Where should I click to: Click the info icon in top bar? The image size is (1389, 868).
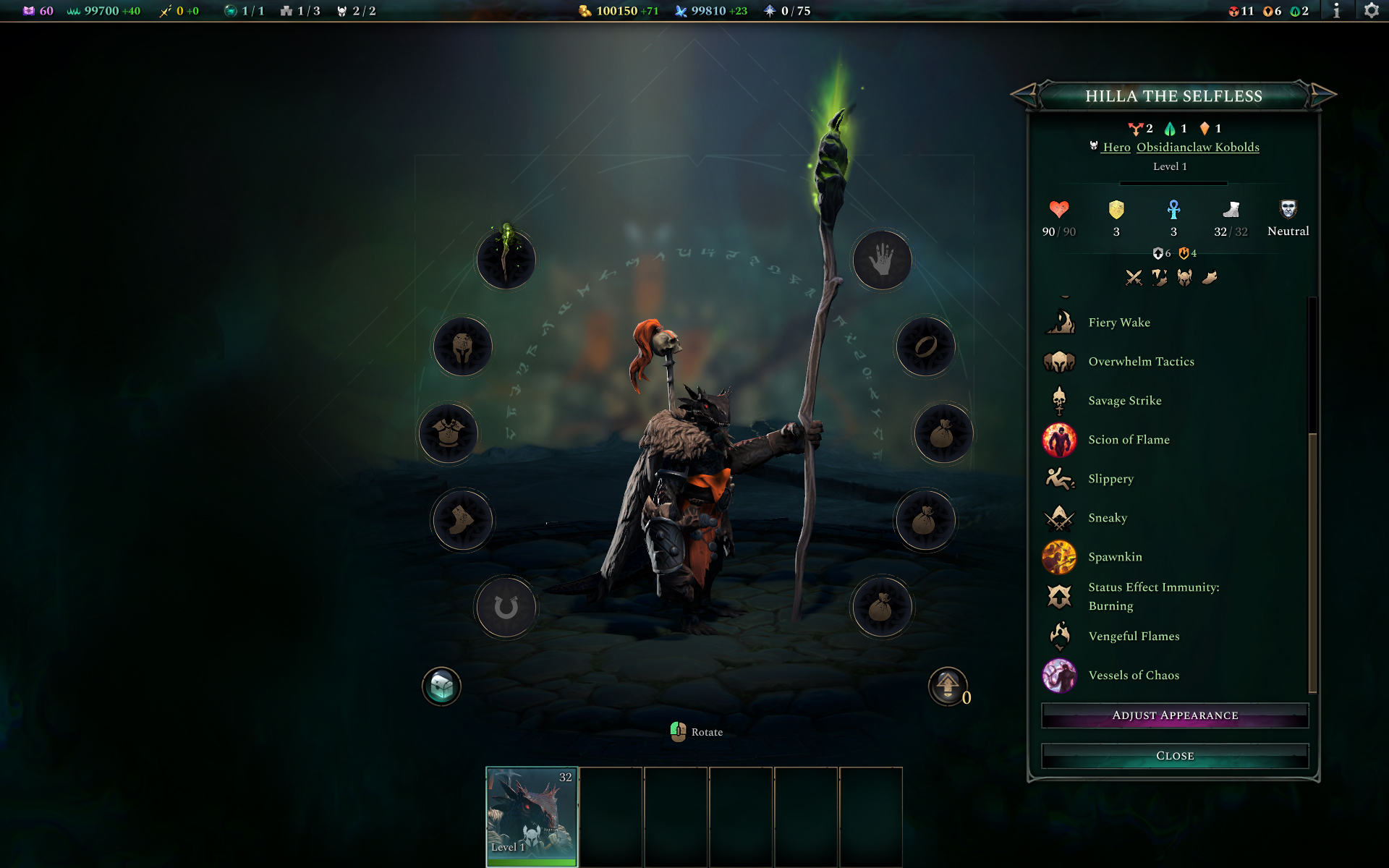(1337, 11)
